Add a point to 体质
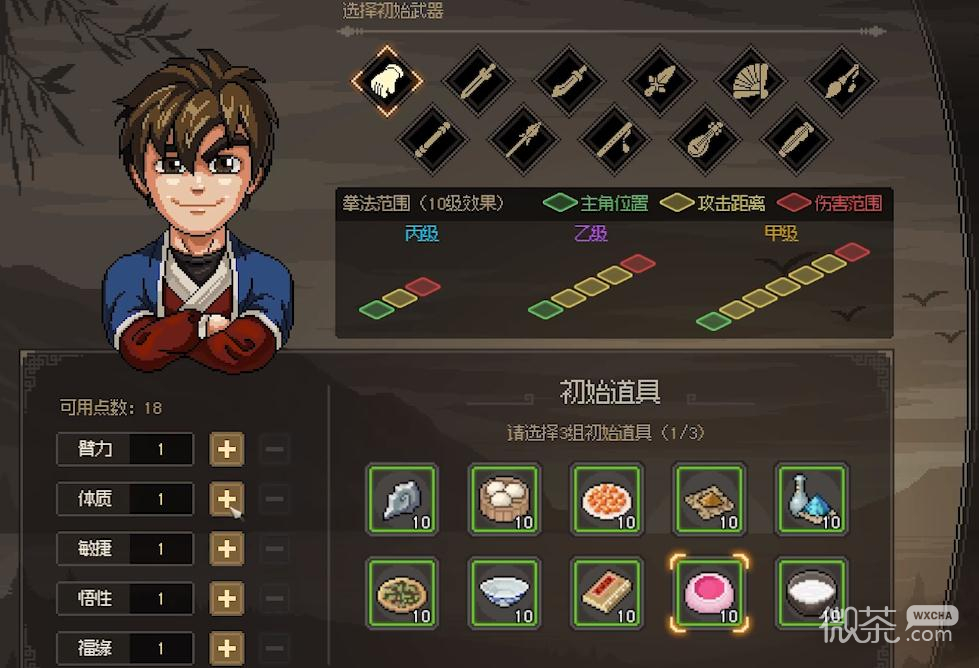The width and height of the screenshot is (979, 668). point(227,498)
